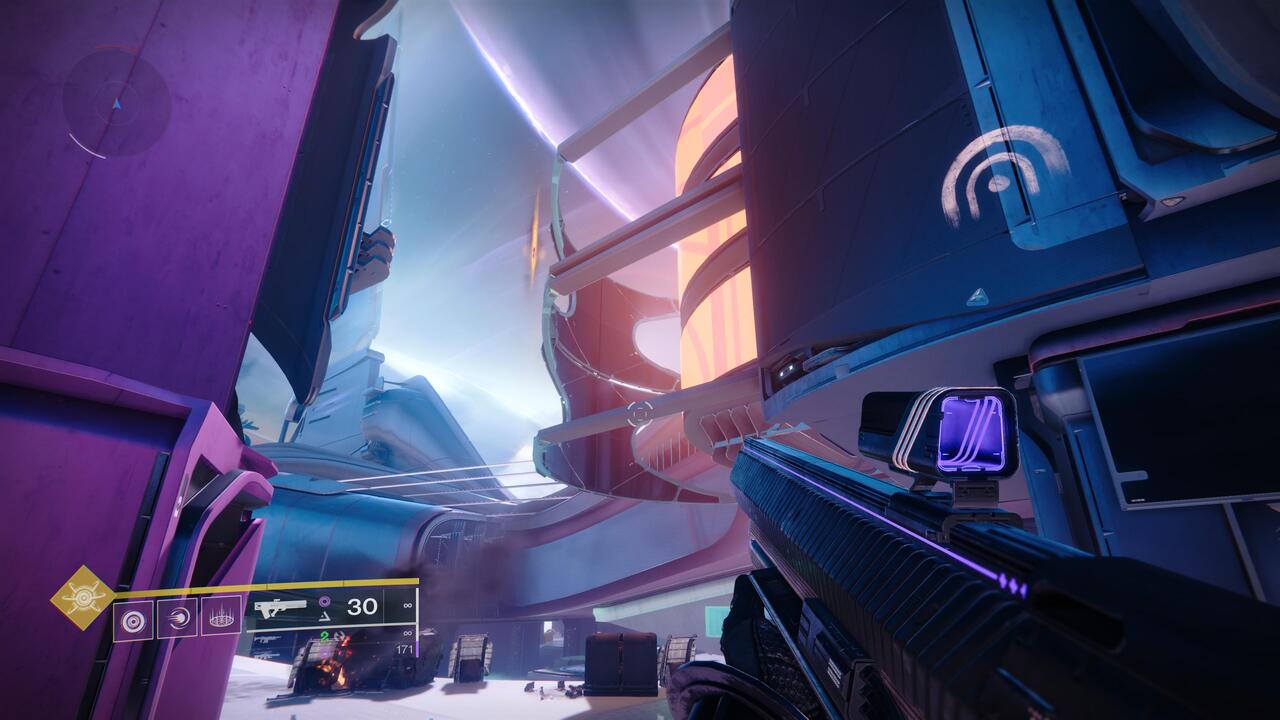Select the white triangle glyph under the ammo display
Viewport: 1280px width, 720px height.
click(x=323, y=616)
